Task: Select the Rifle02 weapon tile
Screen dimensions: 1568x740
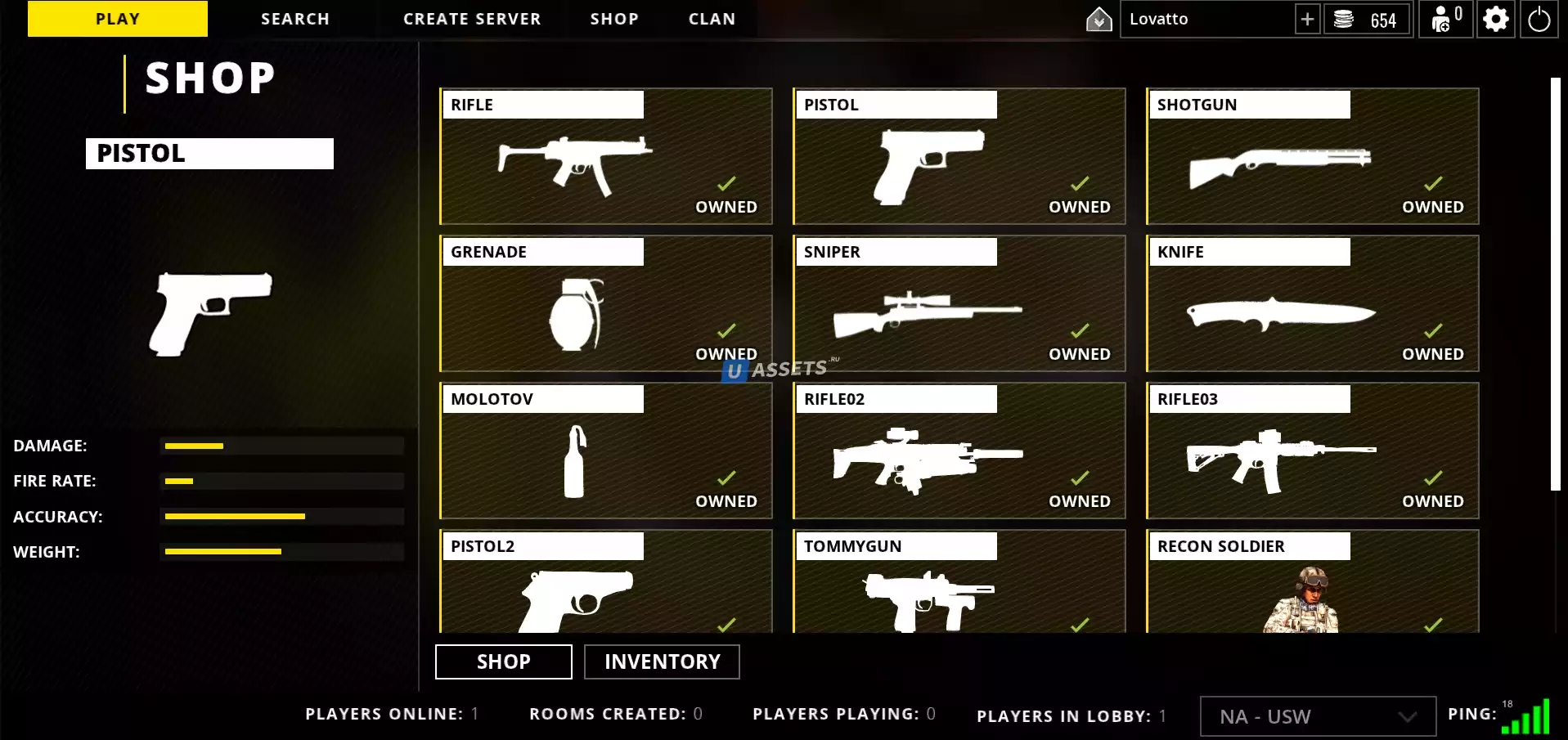Action: [x=959, y=451]
